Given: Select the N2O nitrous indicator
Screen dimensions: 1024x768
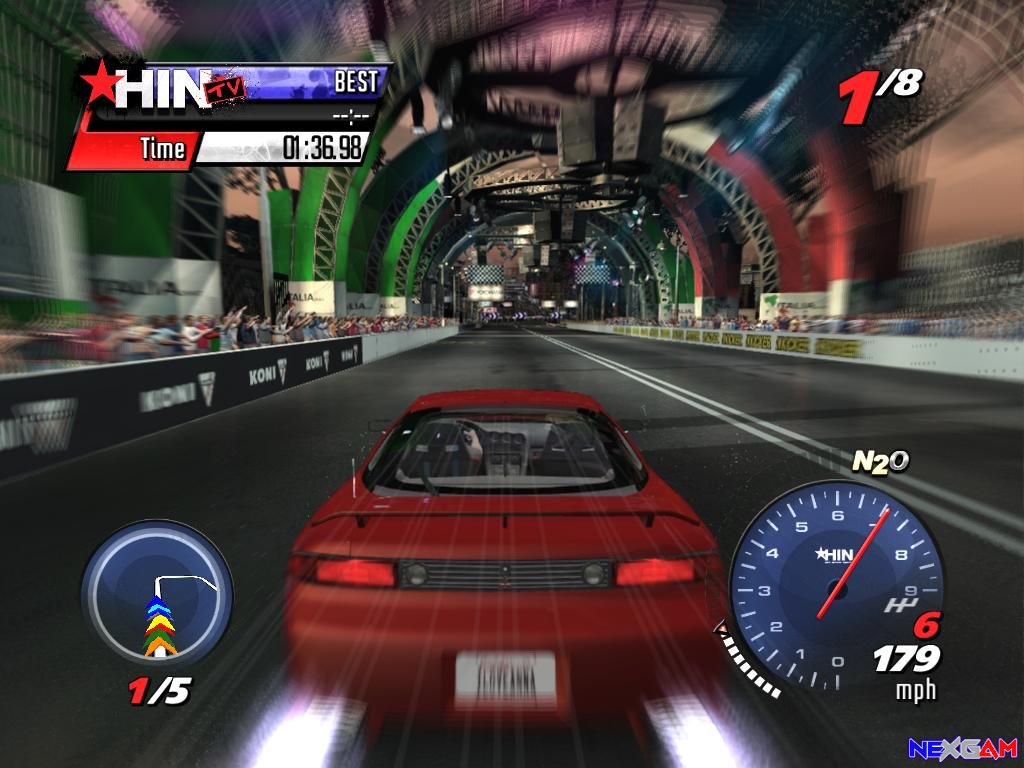Looking at the screenshot, I should click(880, 461).
